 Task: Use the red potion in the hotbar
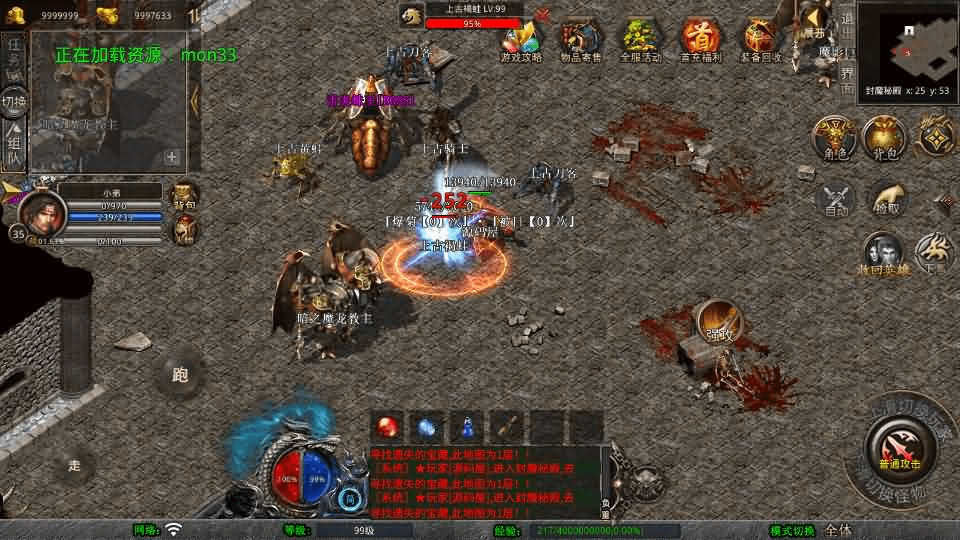click(x=389, y=427)
